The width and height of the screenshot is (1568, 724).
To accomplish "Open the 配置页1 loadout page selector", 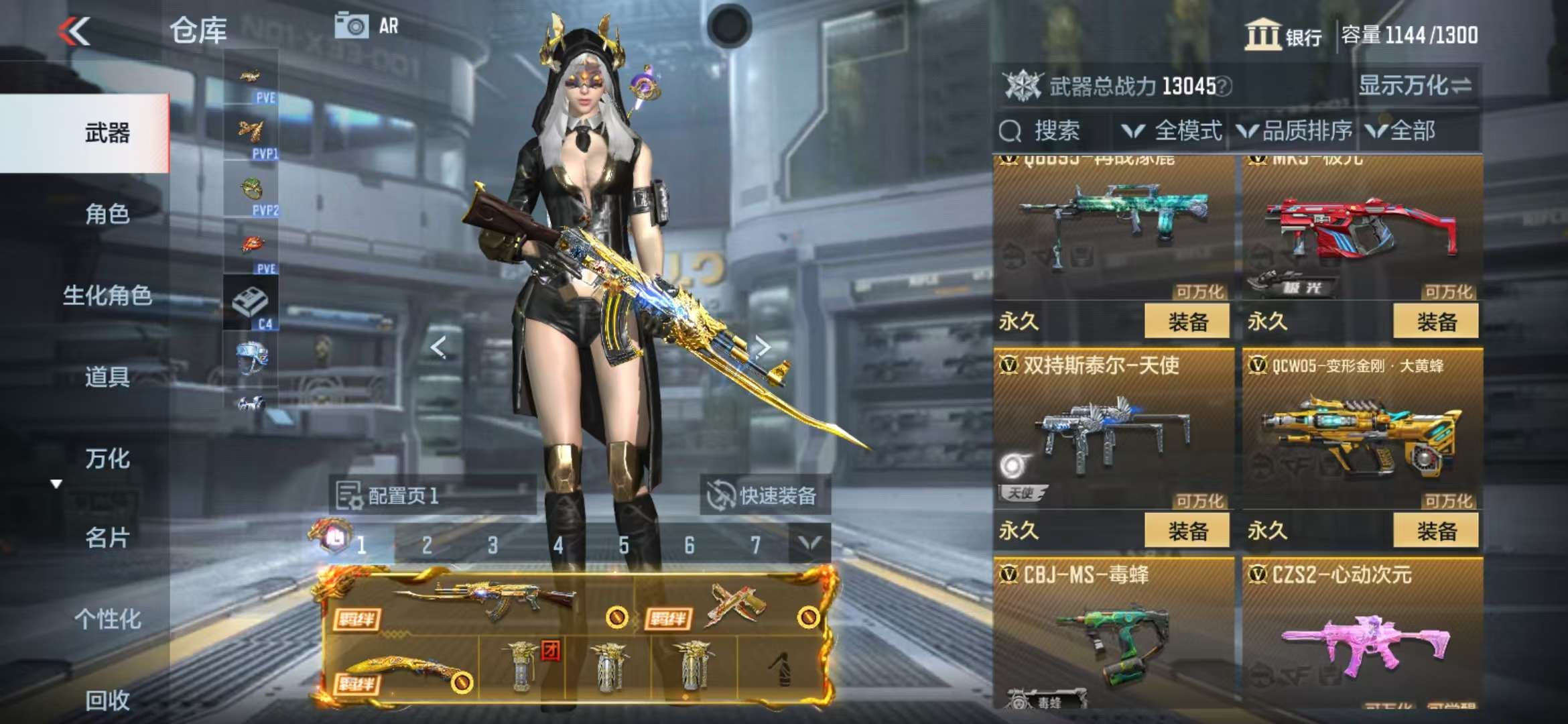I will pos(432,496).
